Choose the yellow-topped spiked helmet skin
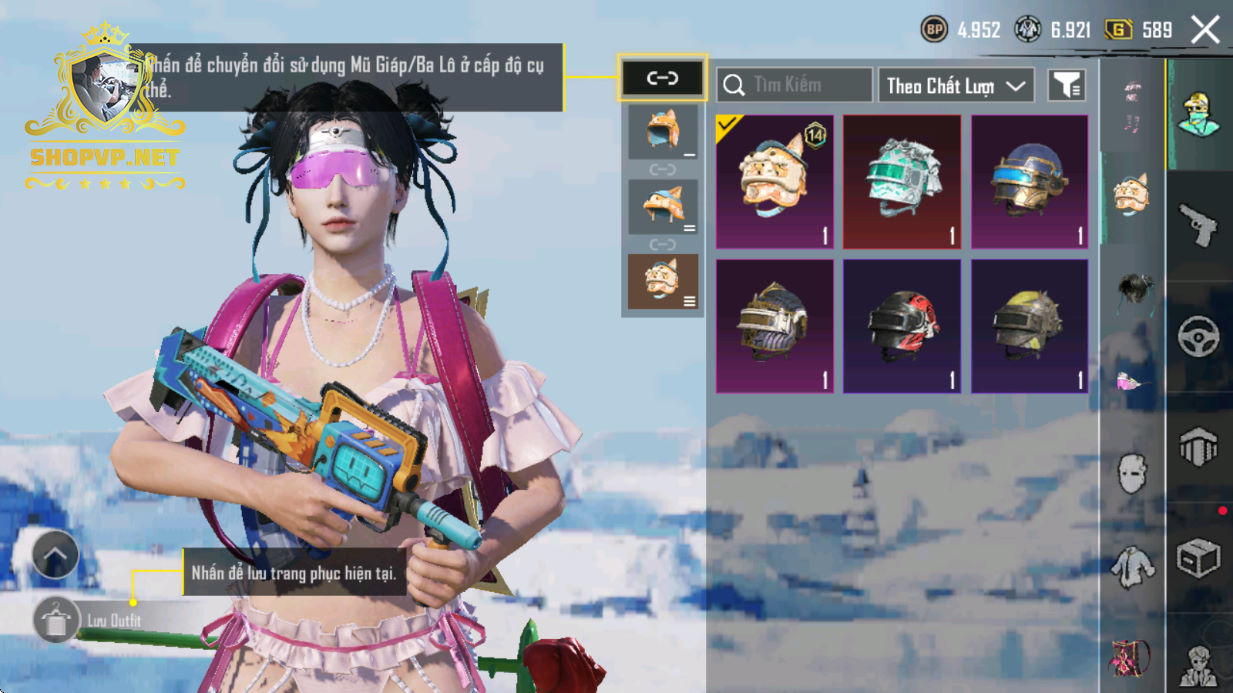The image size is (1233, 693). (x=1030, y=326)
